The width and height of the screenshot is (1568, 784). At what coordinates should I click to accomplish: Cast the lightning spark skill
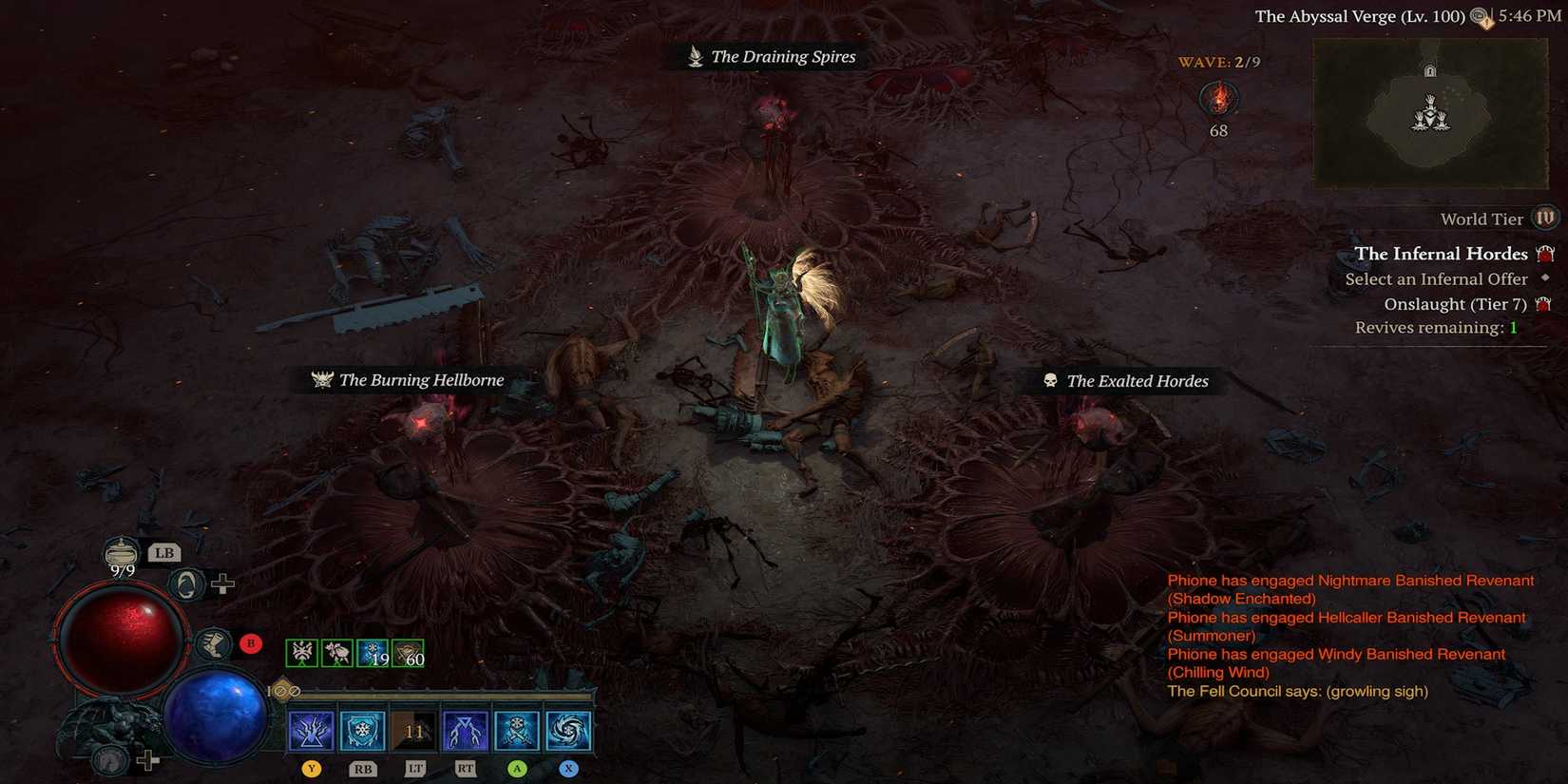[311, 731]
